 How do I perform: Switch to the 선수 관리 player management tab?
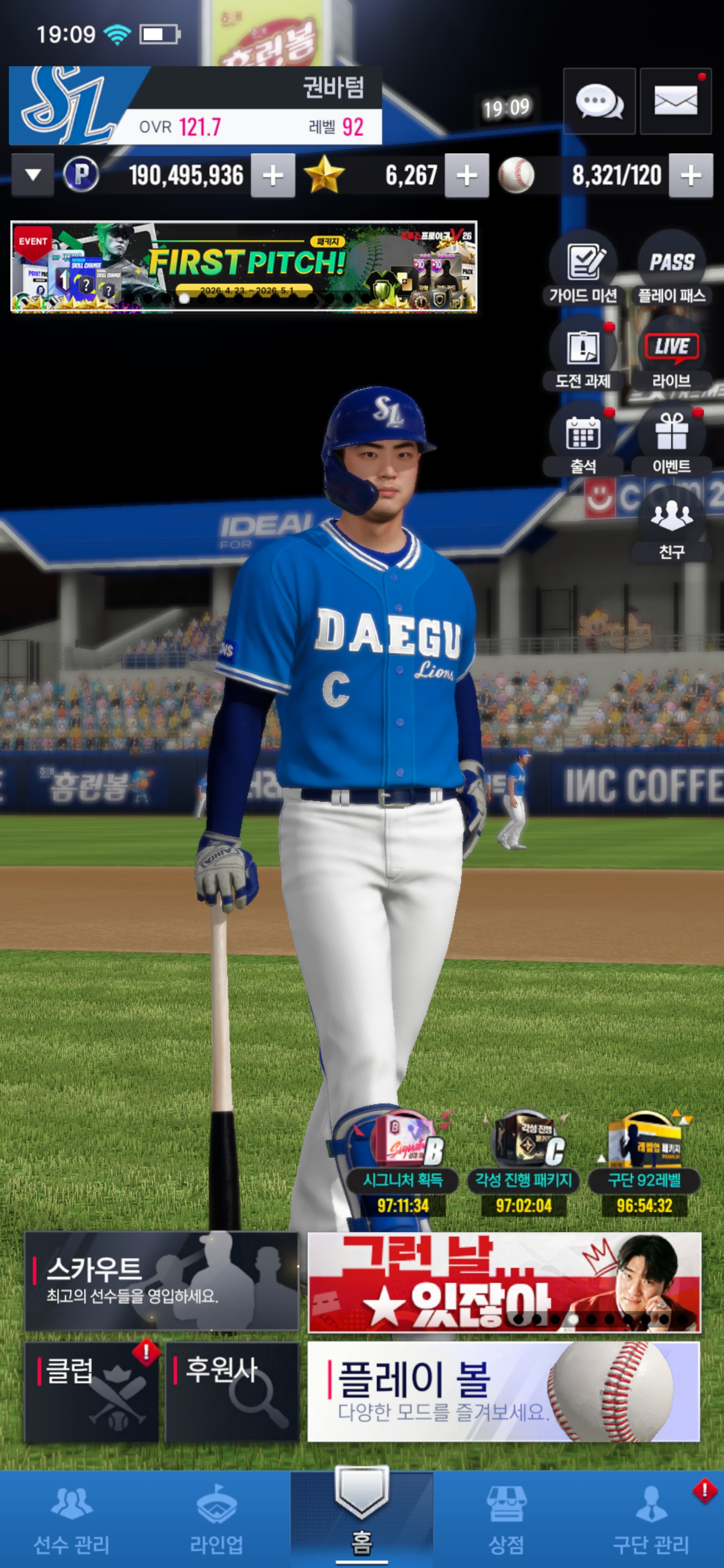[72, 1519]
